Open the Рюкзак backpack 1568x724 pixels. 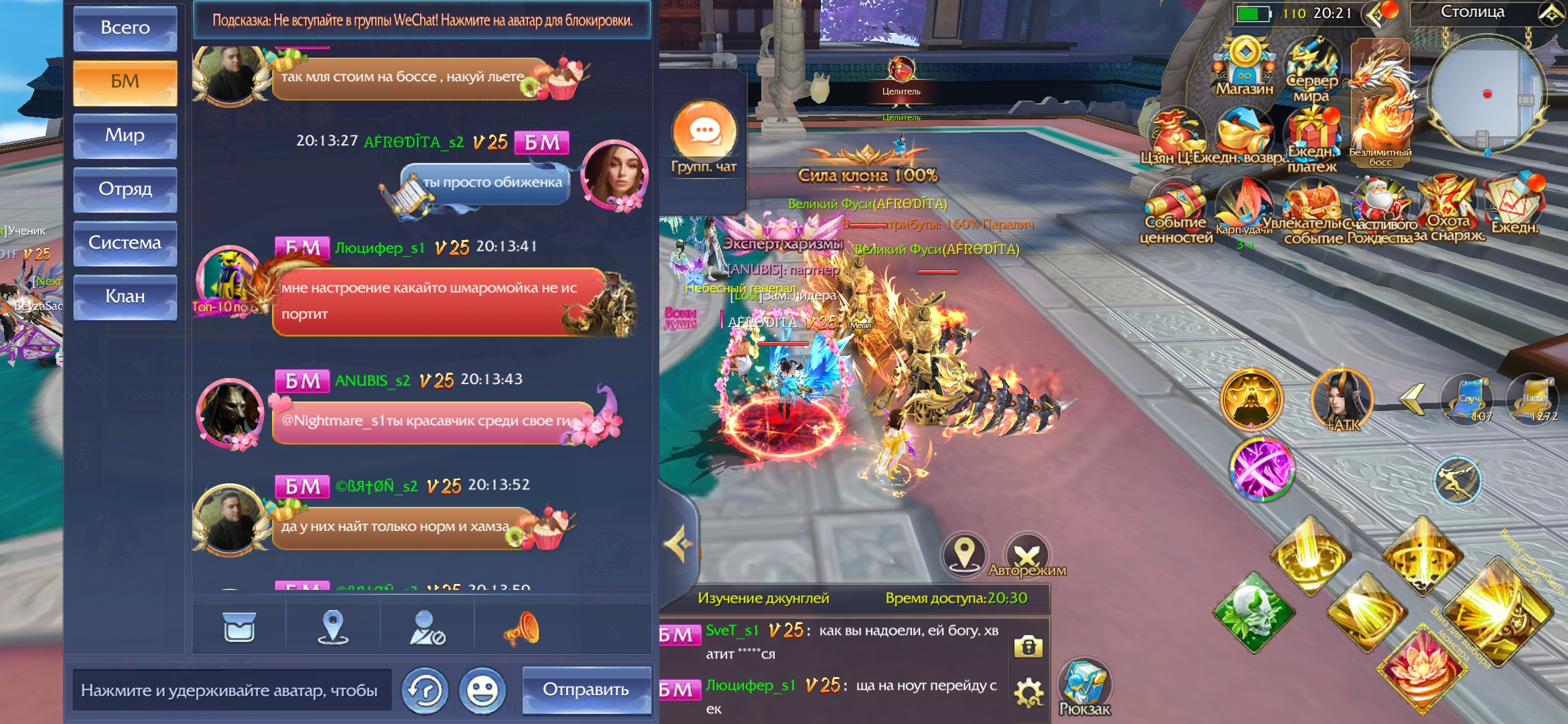pos(1084,687)
